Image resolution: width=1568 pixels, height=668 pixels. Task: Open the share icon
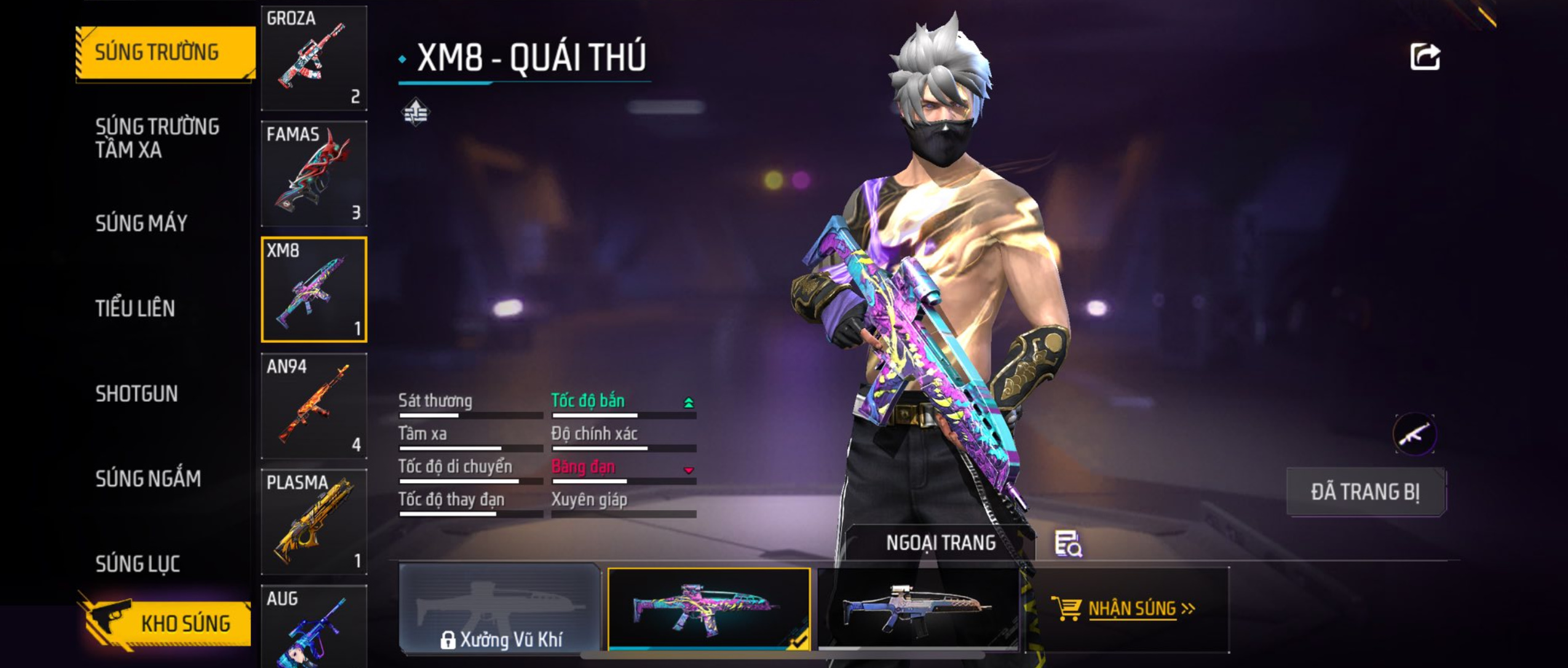(1425, 57)
